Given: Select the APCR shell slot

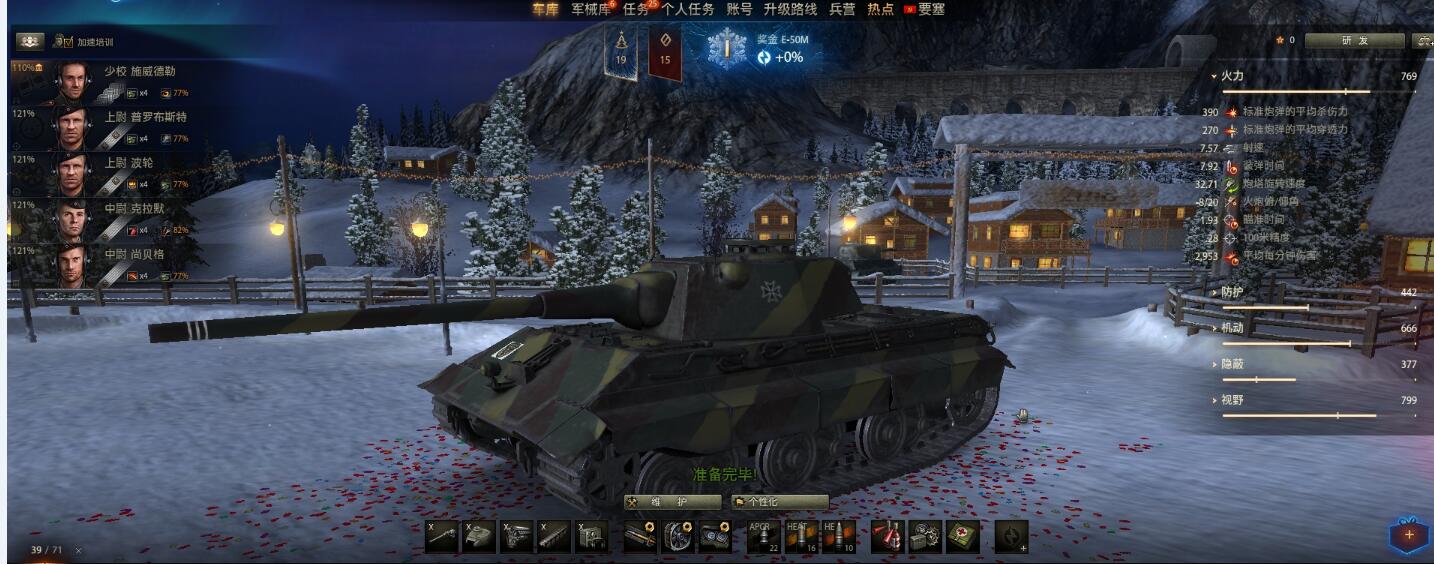Looking at the screenshot, I should [763, 536].
